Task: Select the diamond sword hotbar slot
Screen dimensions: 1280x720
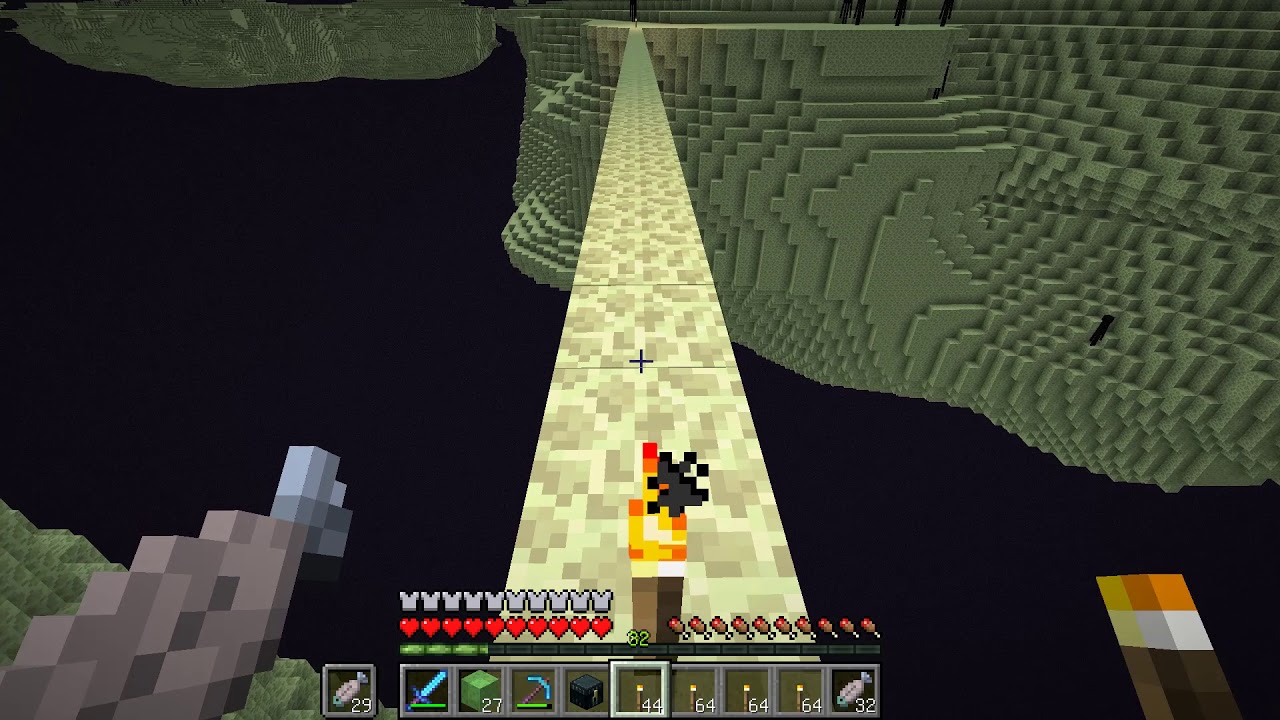Action: 427,691
